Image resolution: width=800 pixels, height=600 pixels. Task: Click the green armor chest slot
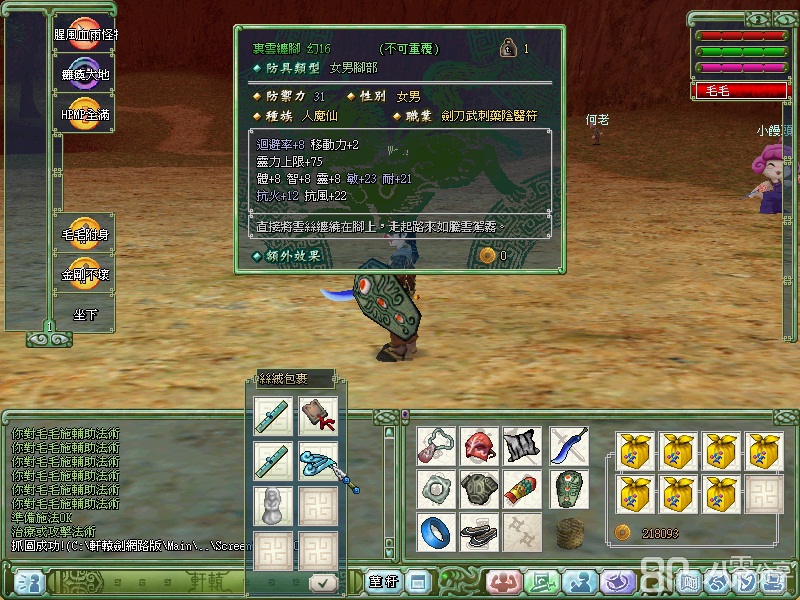tap(479, 490)
